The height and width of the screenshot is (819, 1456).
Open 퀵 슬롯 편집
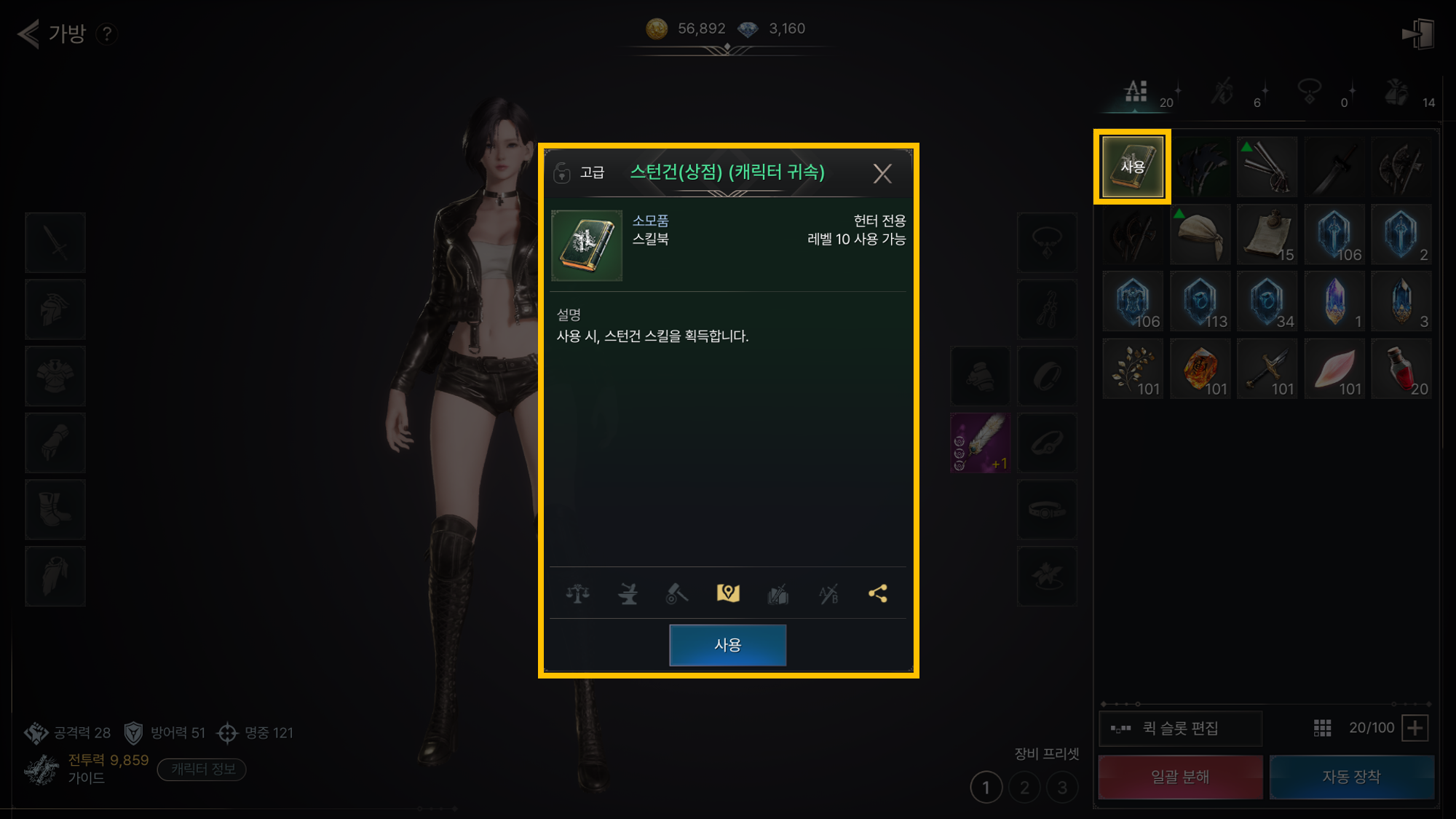[1180, 728]
